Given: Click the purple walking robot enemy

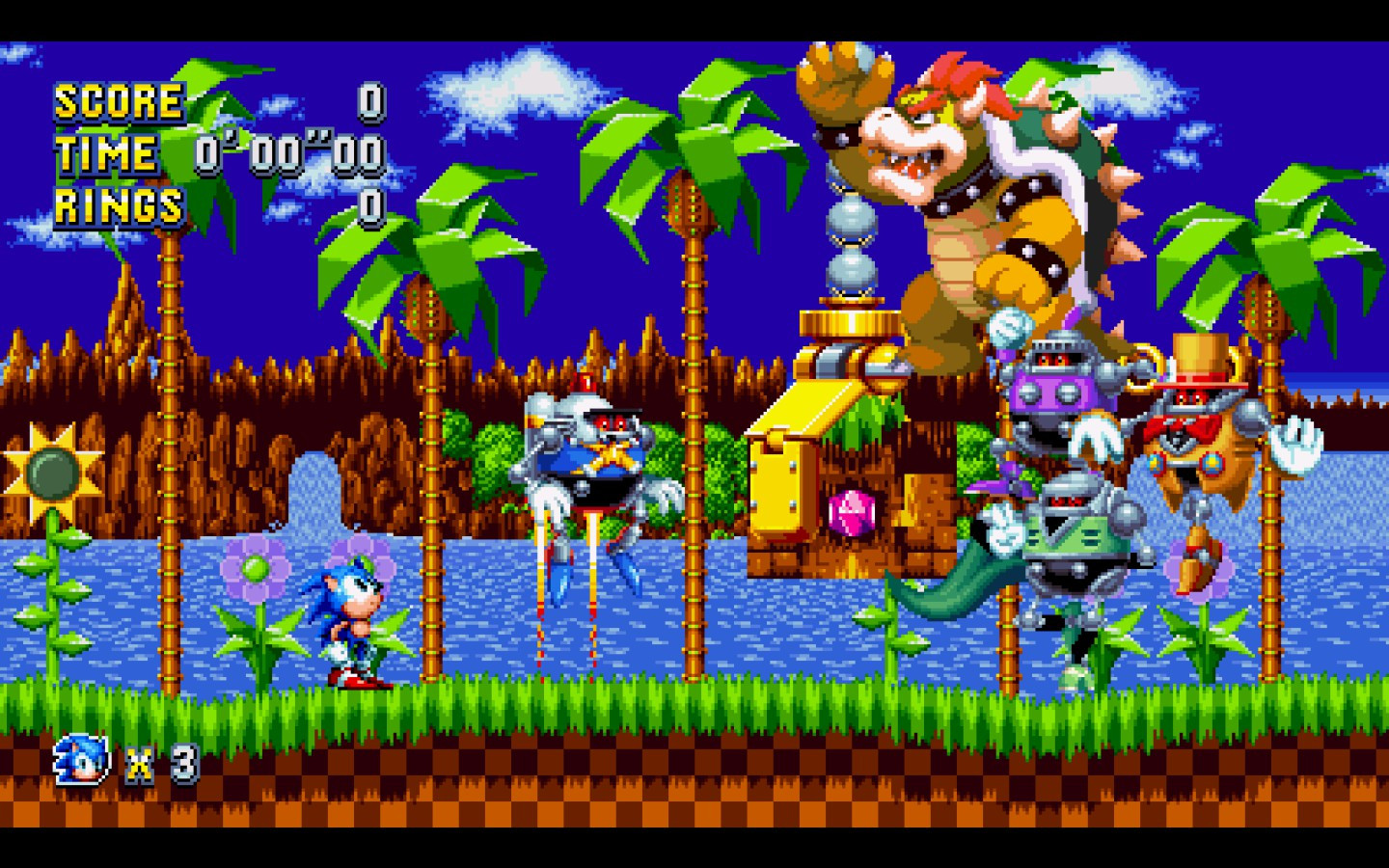Looking at the screenshot, I should point(1051,386).
